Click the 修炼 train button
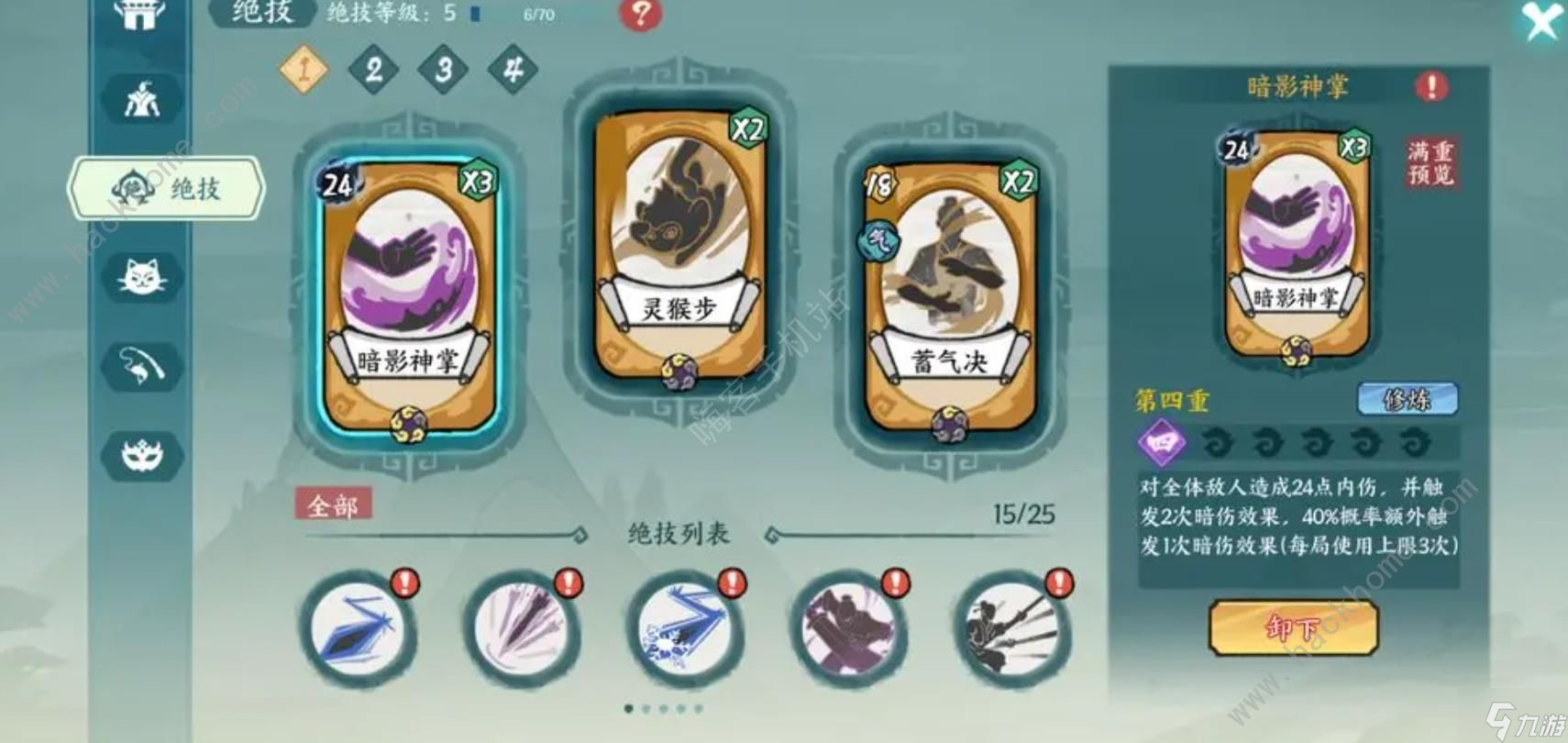The width and height of the screenshot is (1568, 743). click(x=1406, y=399)
